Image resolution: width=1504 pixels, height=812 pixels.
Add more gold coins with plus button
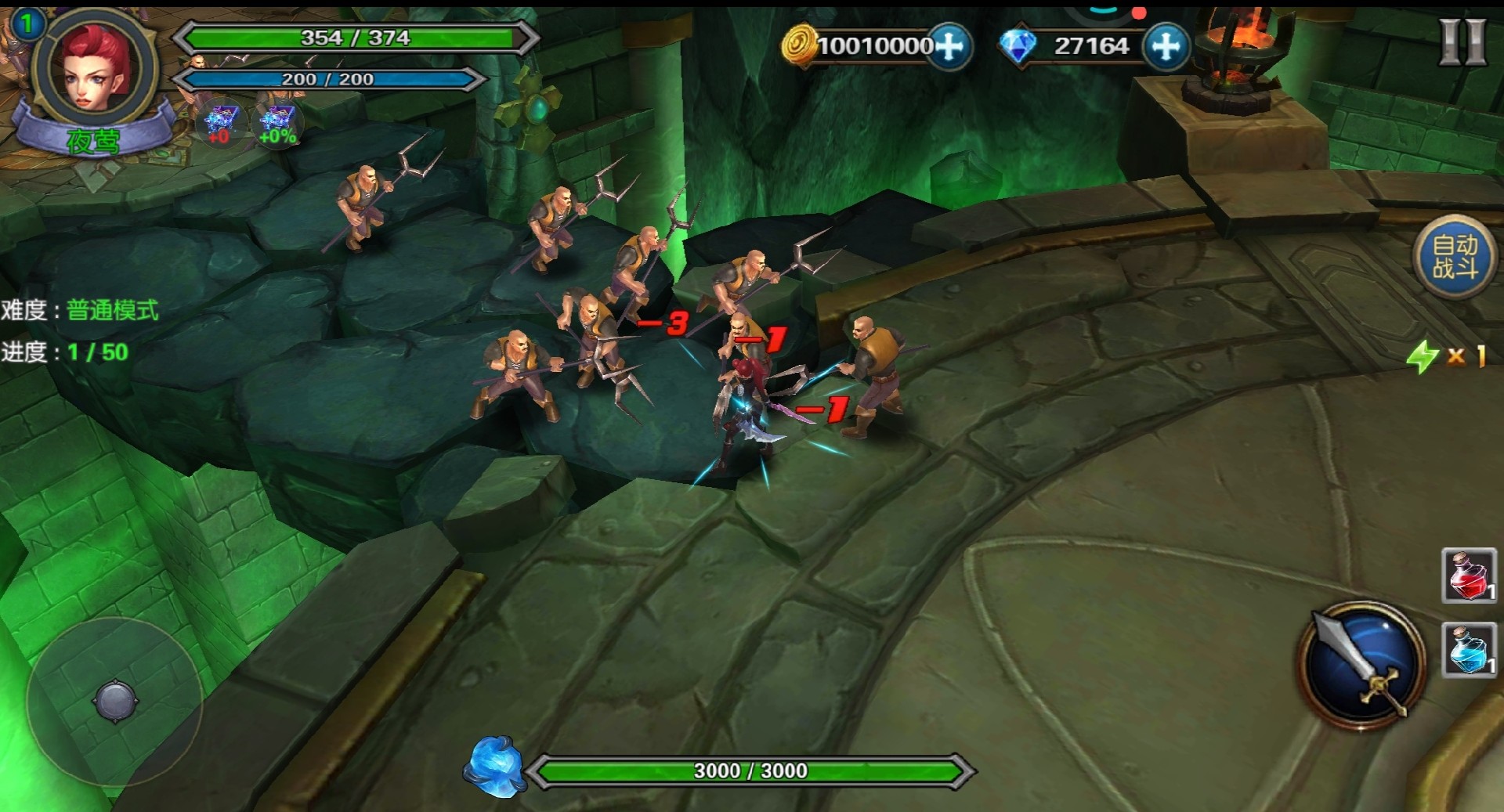949,46
